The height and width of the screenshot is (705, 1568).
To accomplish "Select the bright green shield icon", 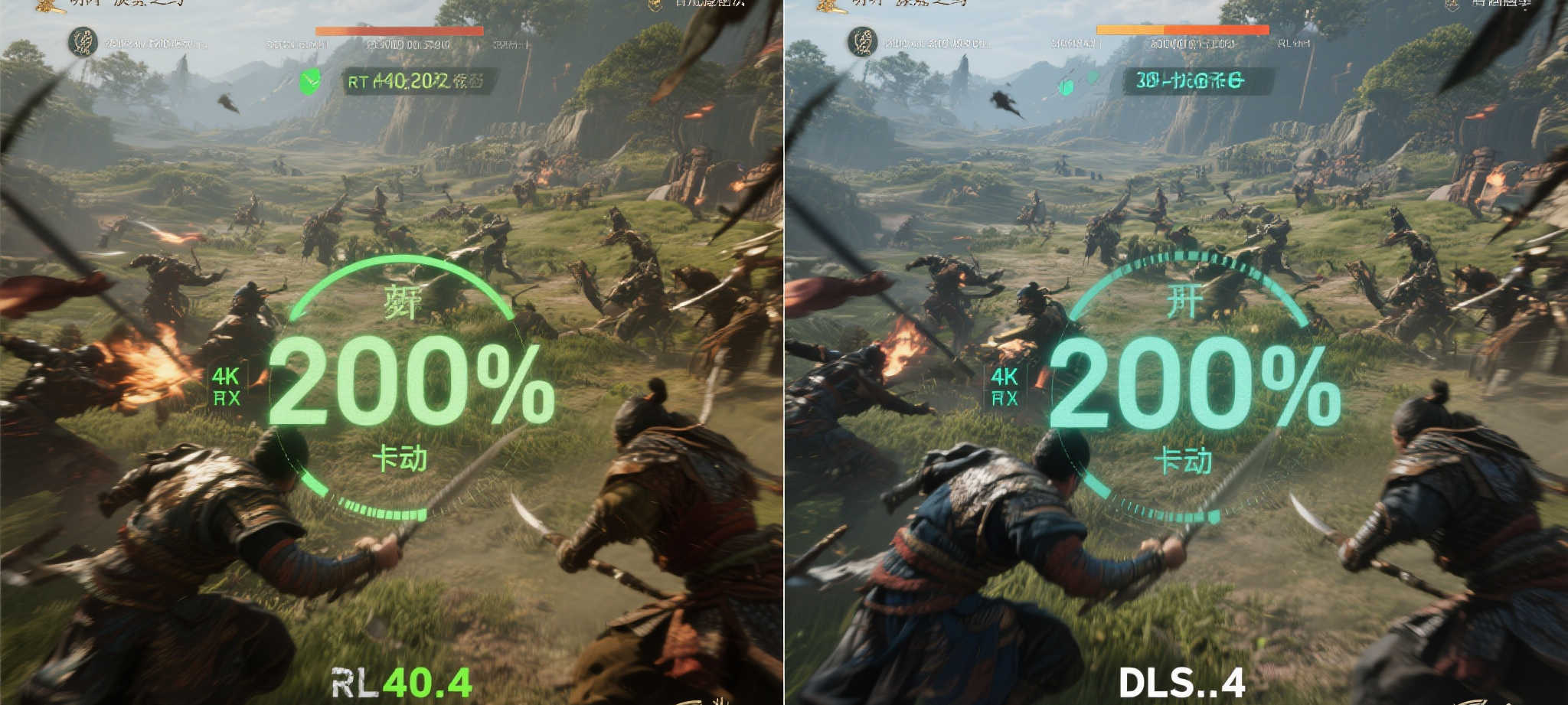I will click(x=310, y=81).
